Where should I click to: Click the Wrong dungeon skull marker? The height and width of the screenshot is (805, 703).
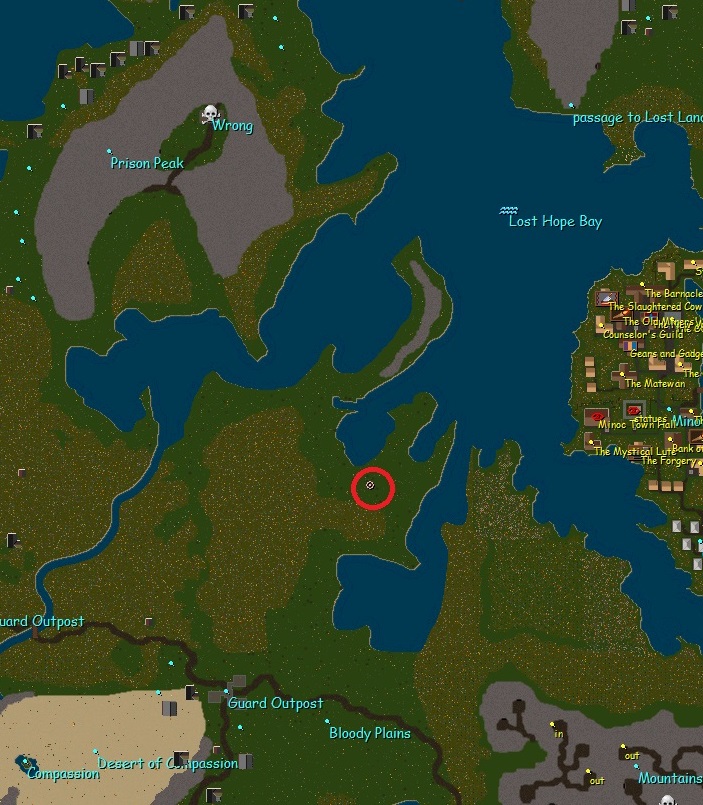(210, 114)
